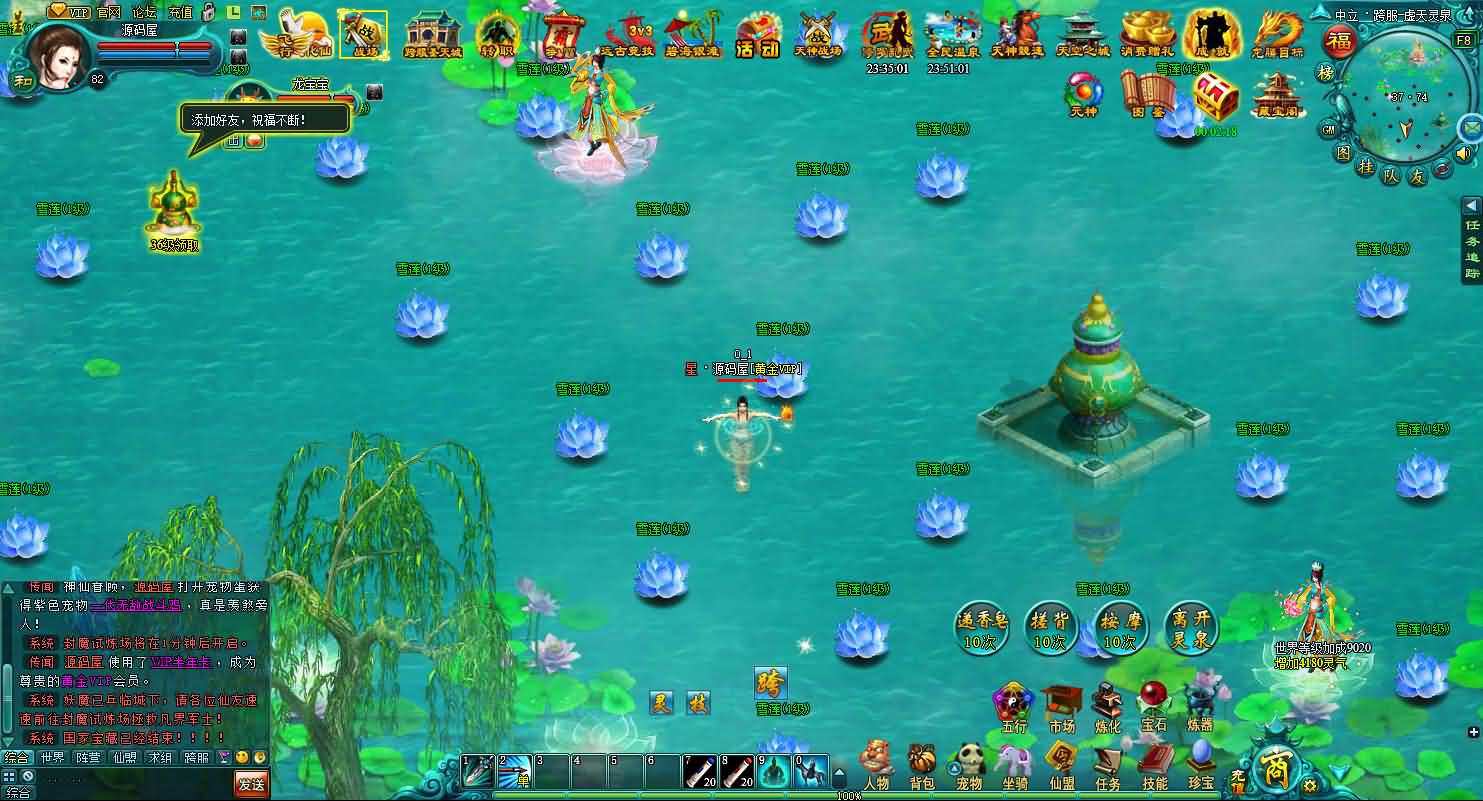Viewport: 1483px width, 801px height.
Task: Open the 坐骑 mount menu
Action: coord(1014,764)
